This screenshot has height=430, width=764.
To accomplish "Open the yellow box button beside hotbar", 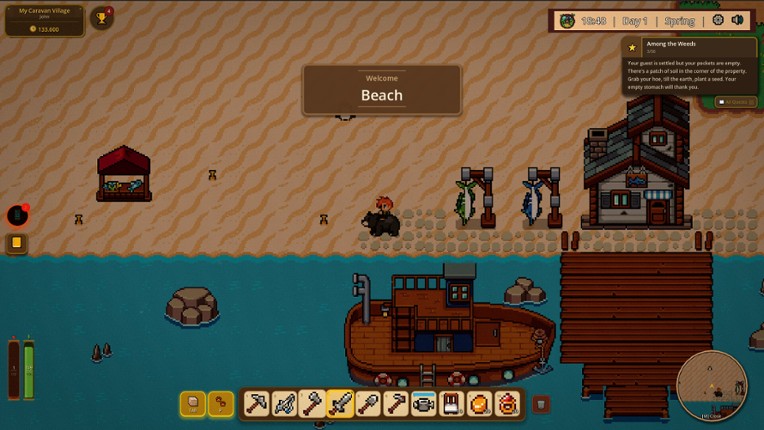I will (192, 404).
